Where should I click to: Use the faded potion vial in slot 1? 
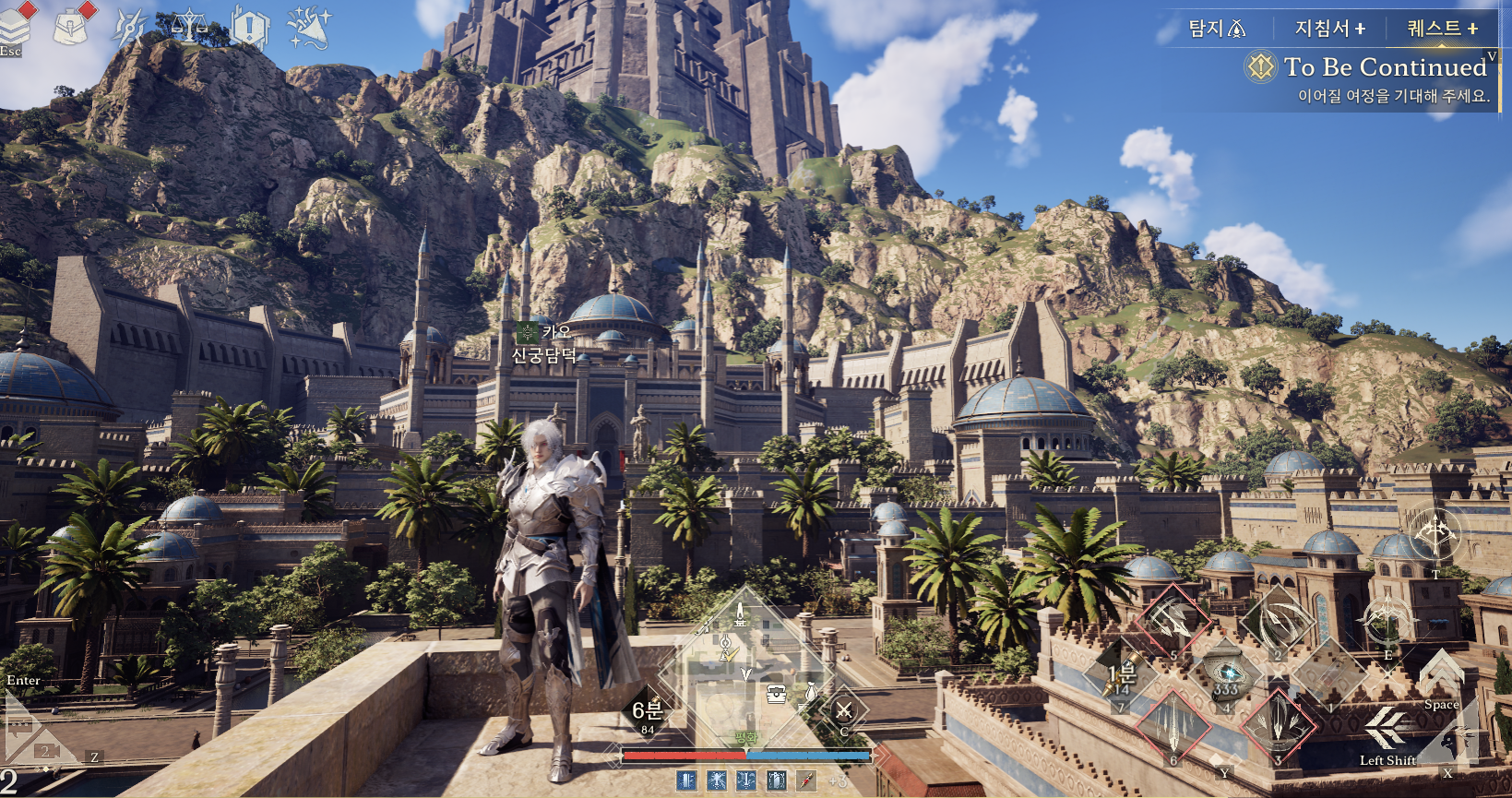[1329, 678]
